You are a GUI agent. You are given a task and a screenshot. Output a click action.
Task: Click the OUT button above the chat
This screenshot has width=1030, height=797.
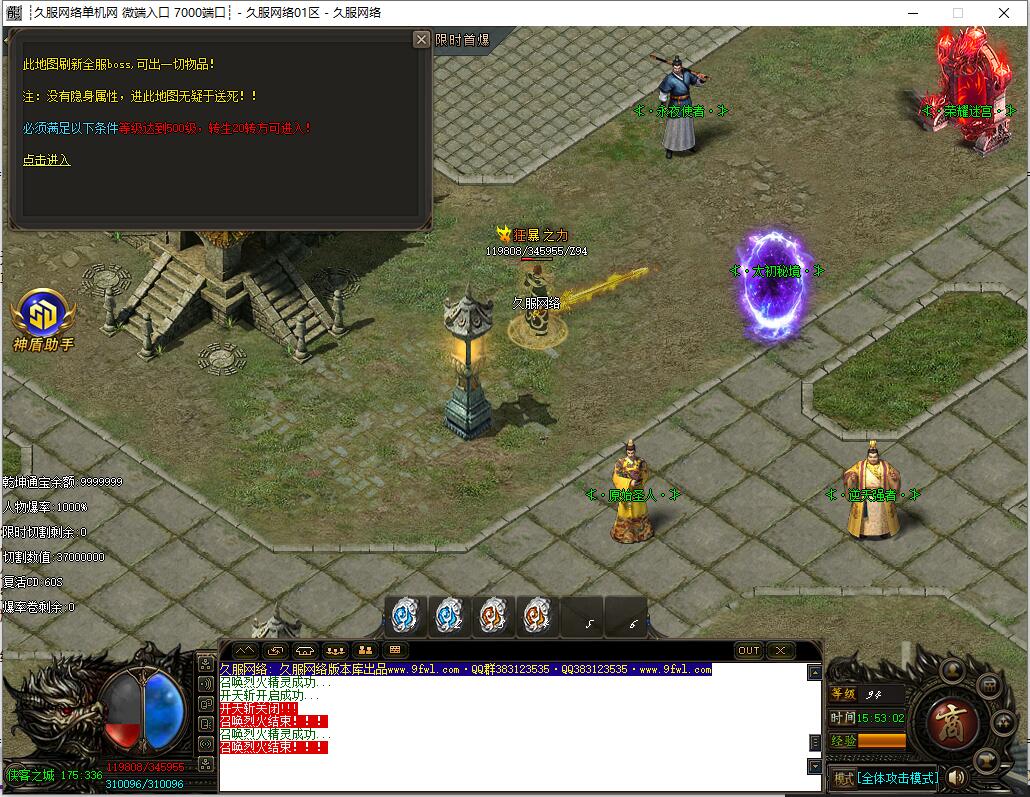[x=749, y=651]
